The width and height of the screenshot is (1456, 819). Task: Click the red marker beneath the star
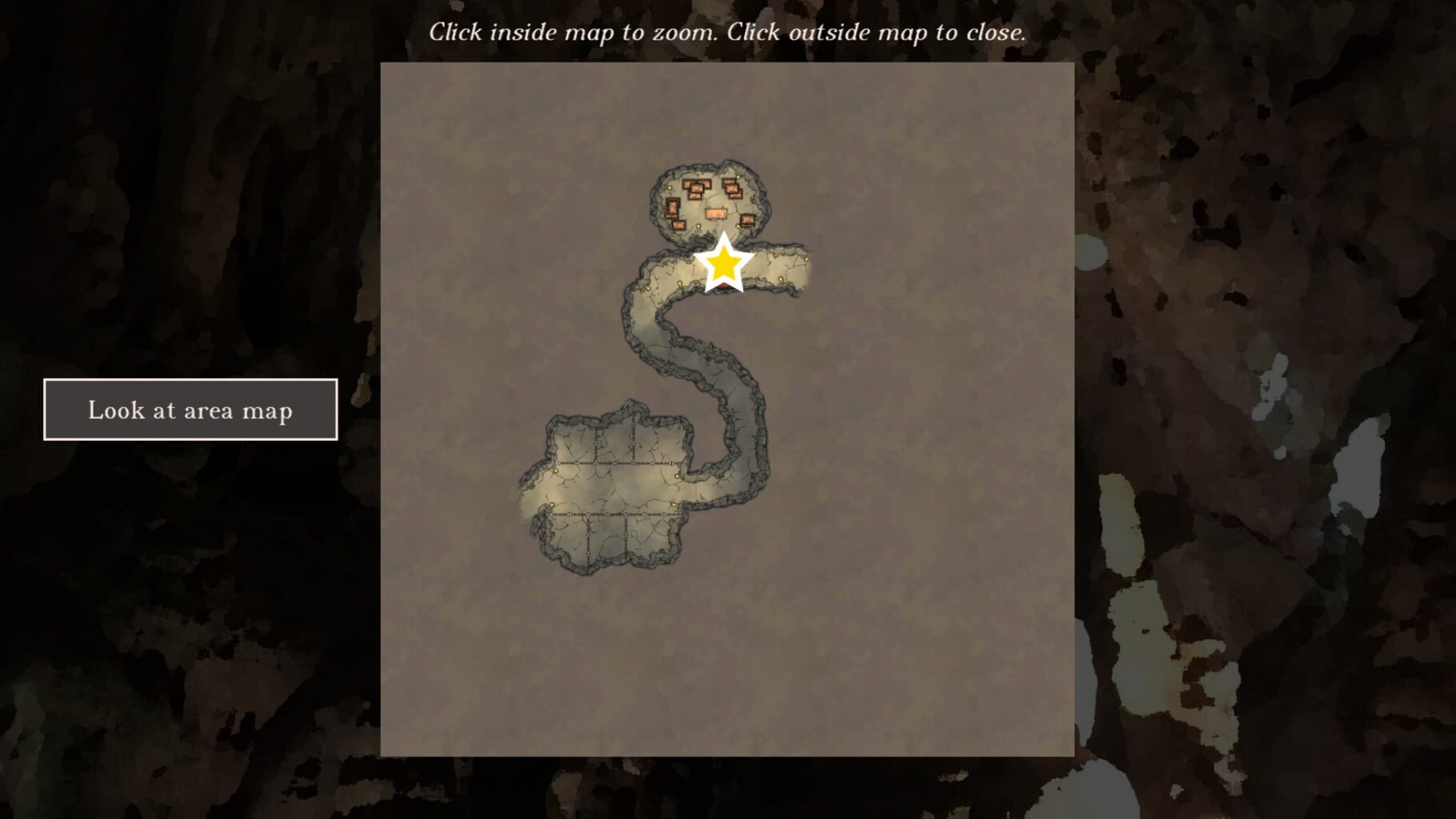click(726, 286)
